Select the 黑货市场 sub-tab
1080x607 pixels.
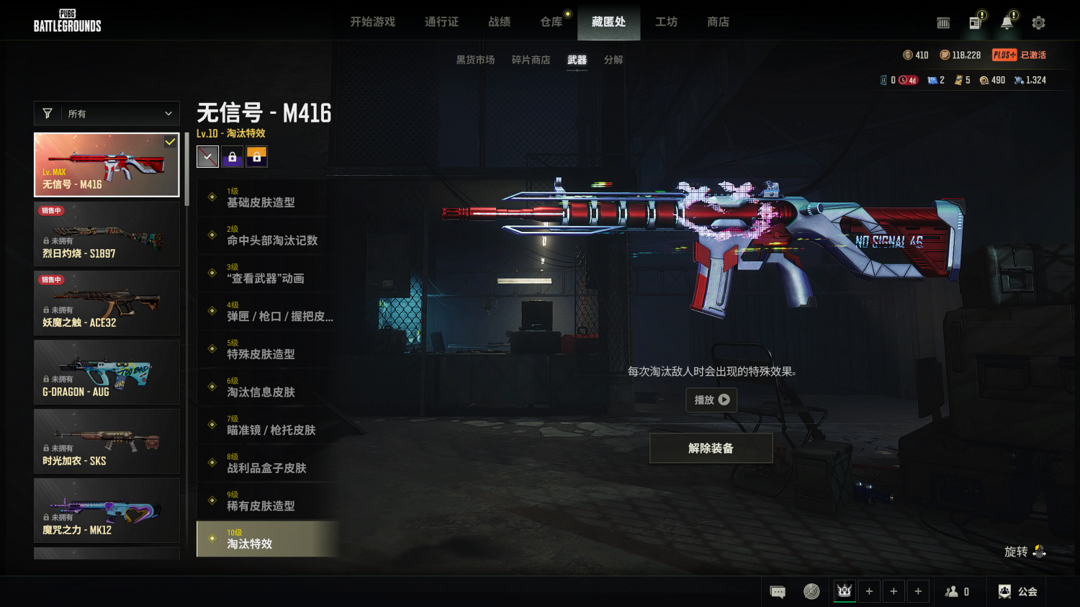click(x=475, y=60)
